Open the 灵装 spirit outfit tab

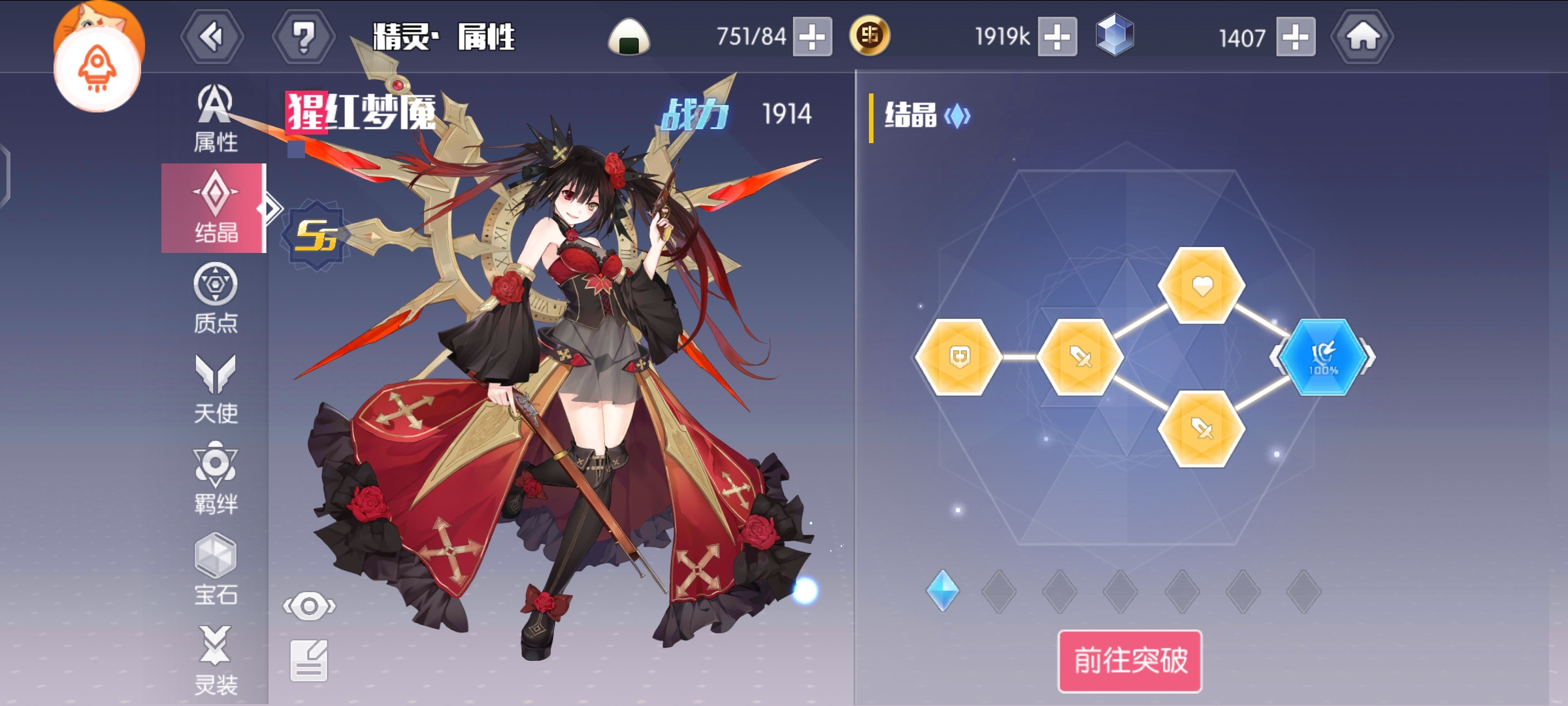coord(215,660)
